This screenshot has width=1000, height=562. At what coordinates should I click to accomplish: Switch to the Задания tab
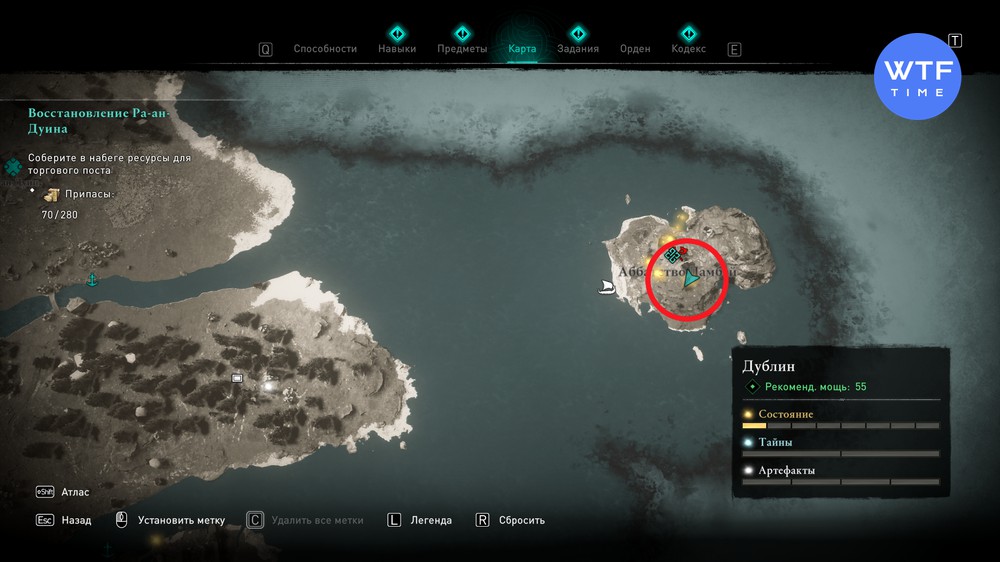coord(578,49)
